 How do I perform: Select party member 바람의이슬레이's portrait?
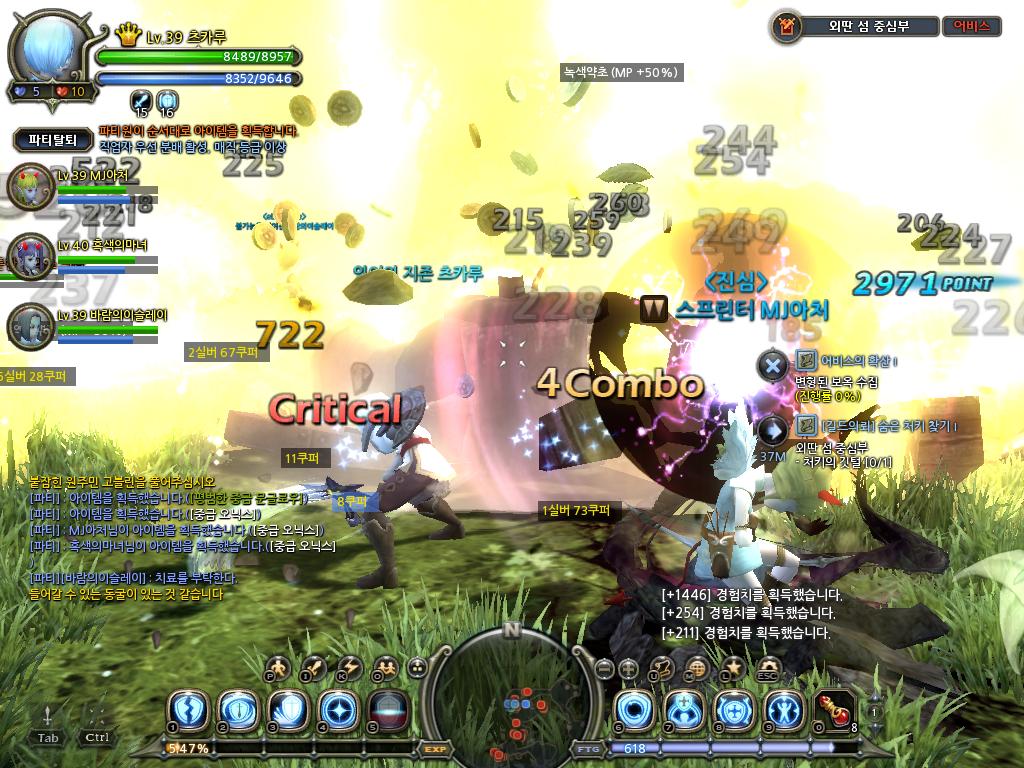tap(28, 326)
